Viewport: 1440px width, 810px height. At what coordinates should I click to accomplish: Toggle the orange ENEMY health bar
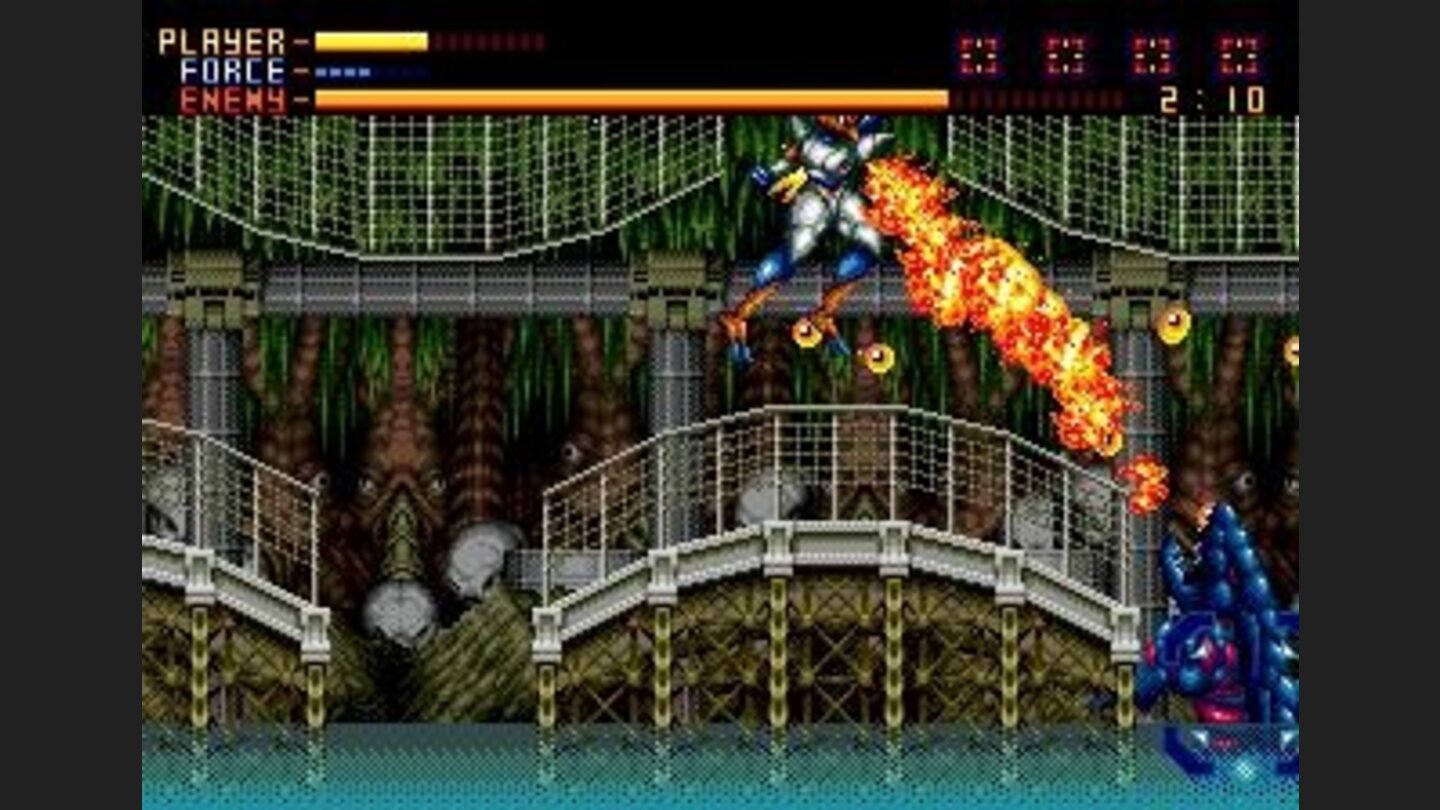[630, 98]
